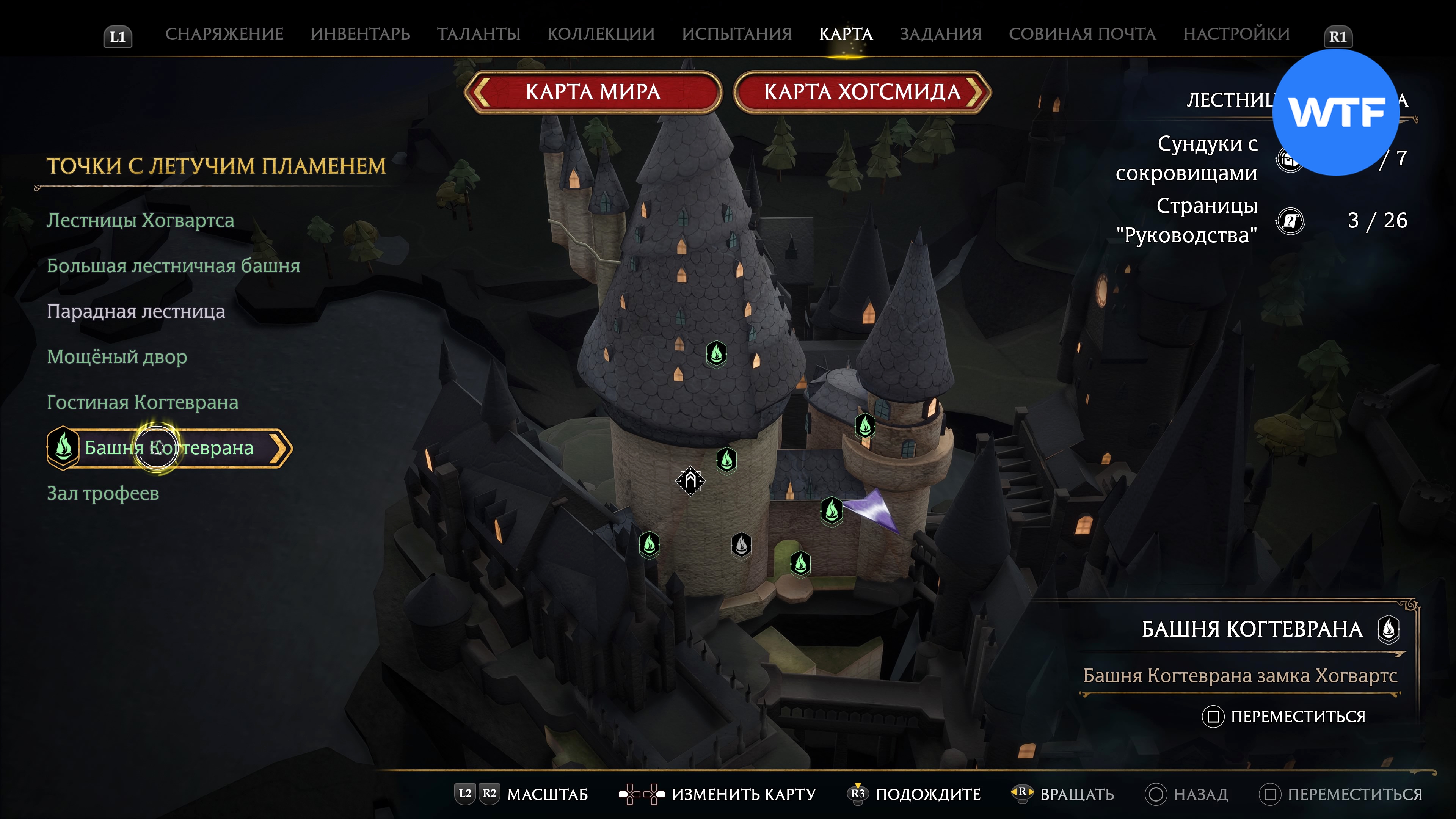The width and height of the screenshot is (1456, 819).
Task: Open Карта мира world map
Action: click(593, 92)
